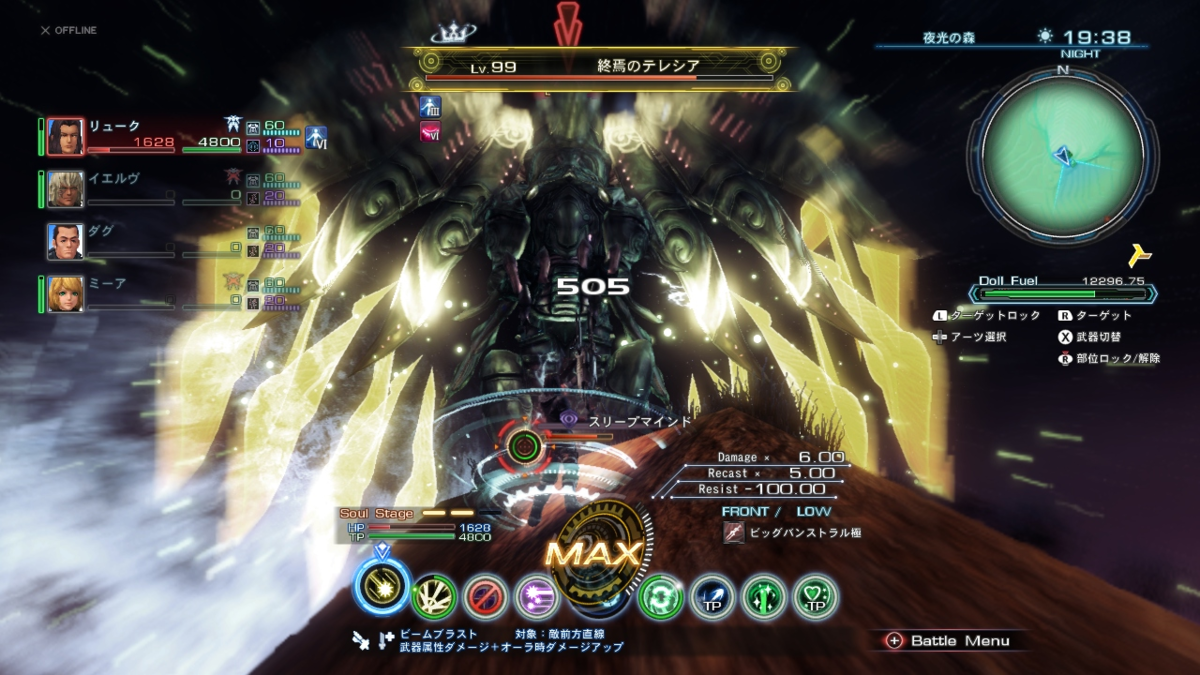Open the Battle Menu
The width and height of the screenshot is (1200, 675).
tap(948, 641)
